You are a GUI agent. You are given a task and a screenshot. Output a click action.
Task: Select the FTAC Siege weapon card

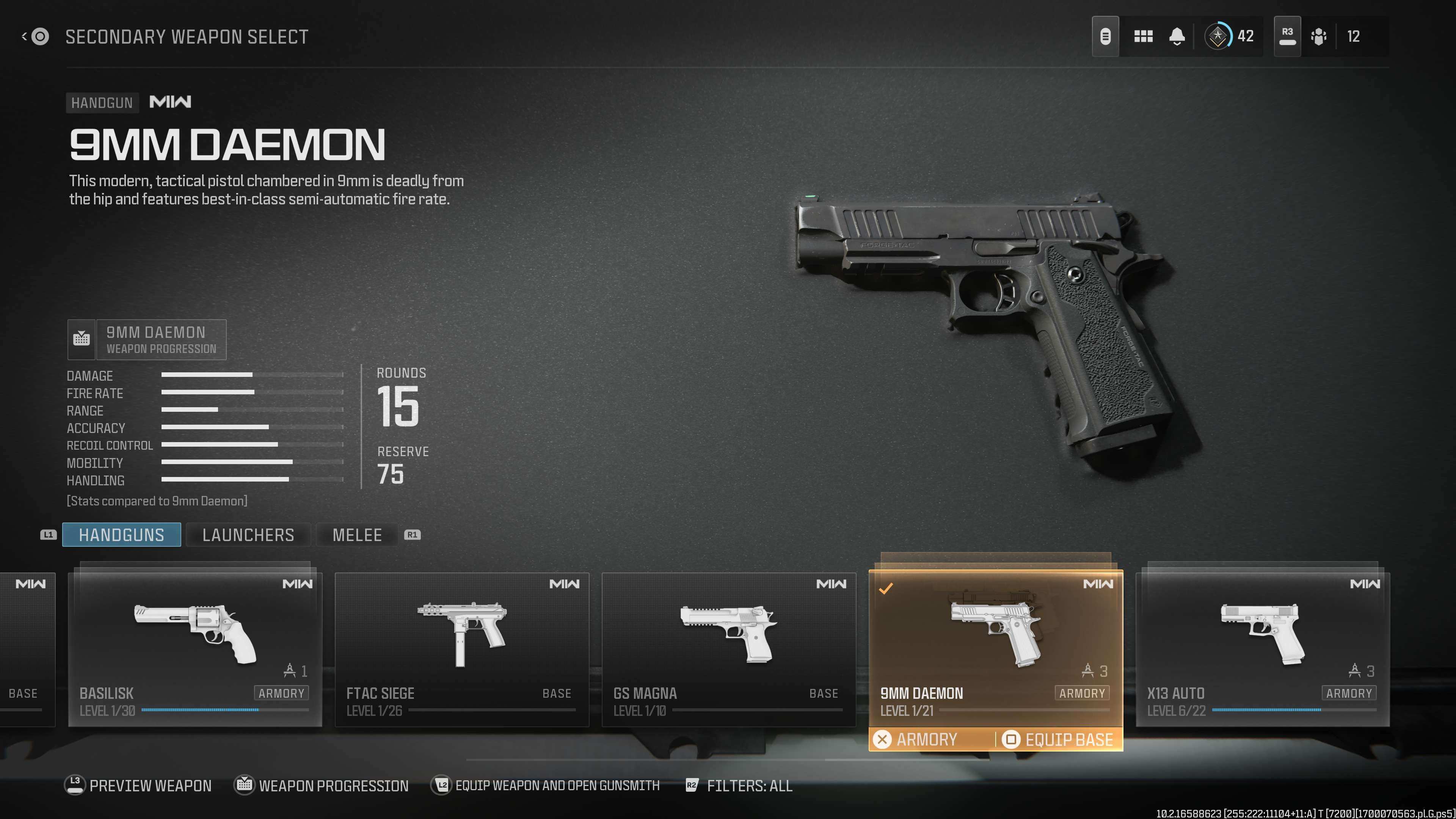pyautogui.click(x=462, y=649)
